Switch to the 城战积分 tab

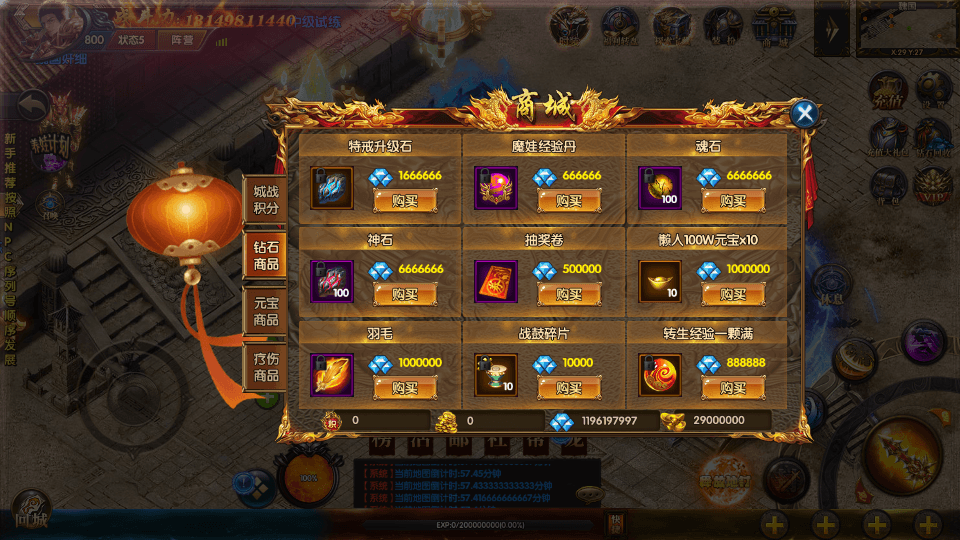pos(265,199)
